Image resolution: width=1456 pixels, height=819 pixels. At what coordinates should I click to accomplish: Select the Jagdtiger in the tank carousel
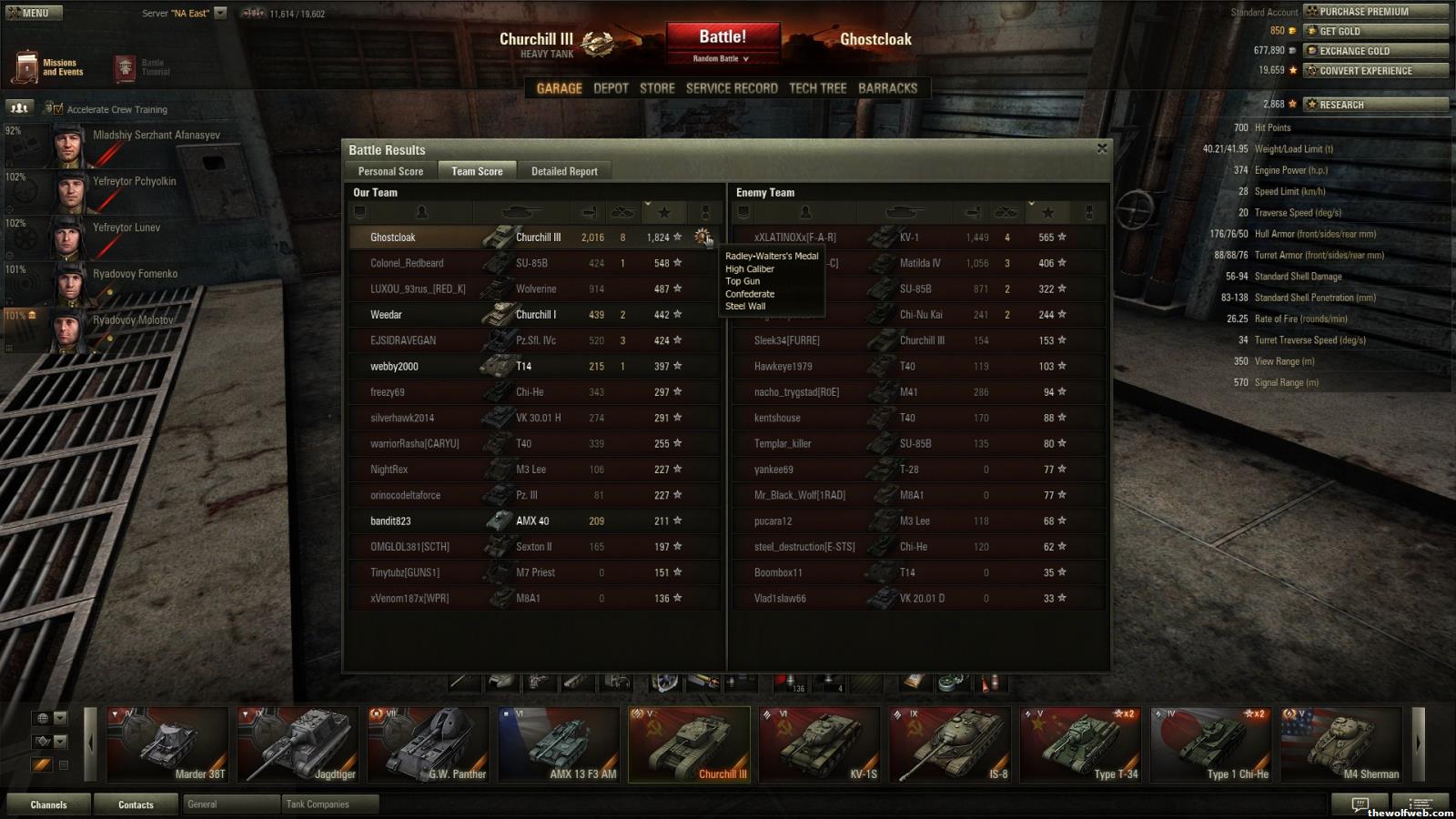(x=298, y=744)
